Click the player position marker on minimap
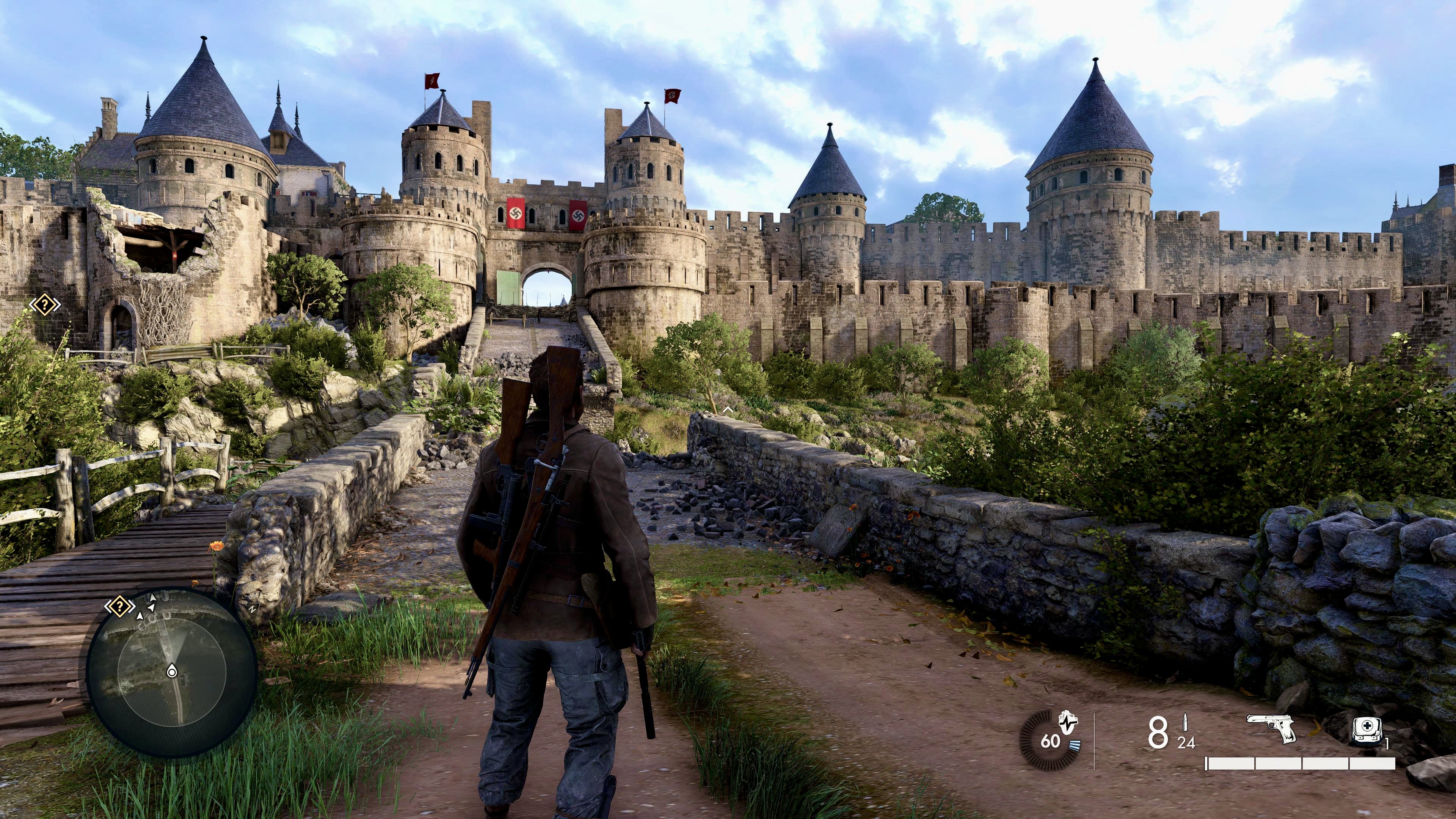The width and height of the screenshot is (1456, 819). [x=172, y=672]
